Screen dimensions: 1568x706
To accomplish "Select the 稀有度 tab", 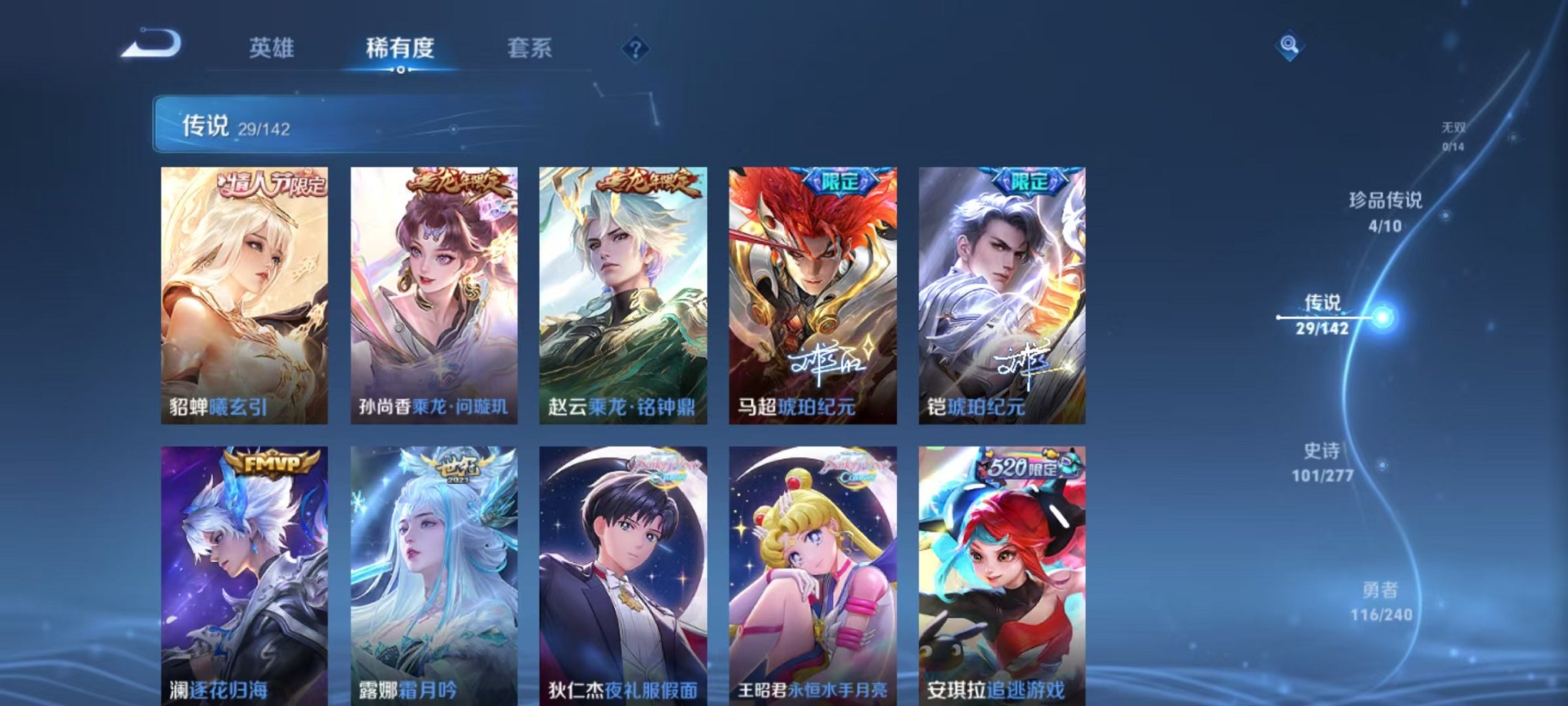I will 401,46.
